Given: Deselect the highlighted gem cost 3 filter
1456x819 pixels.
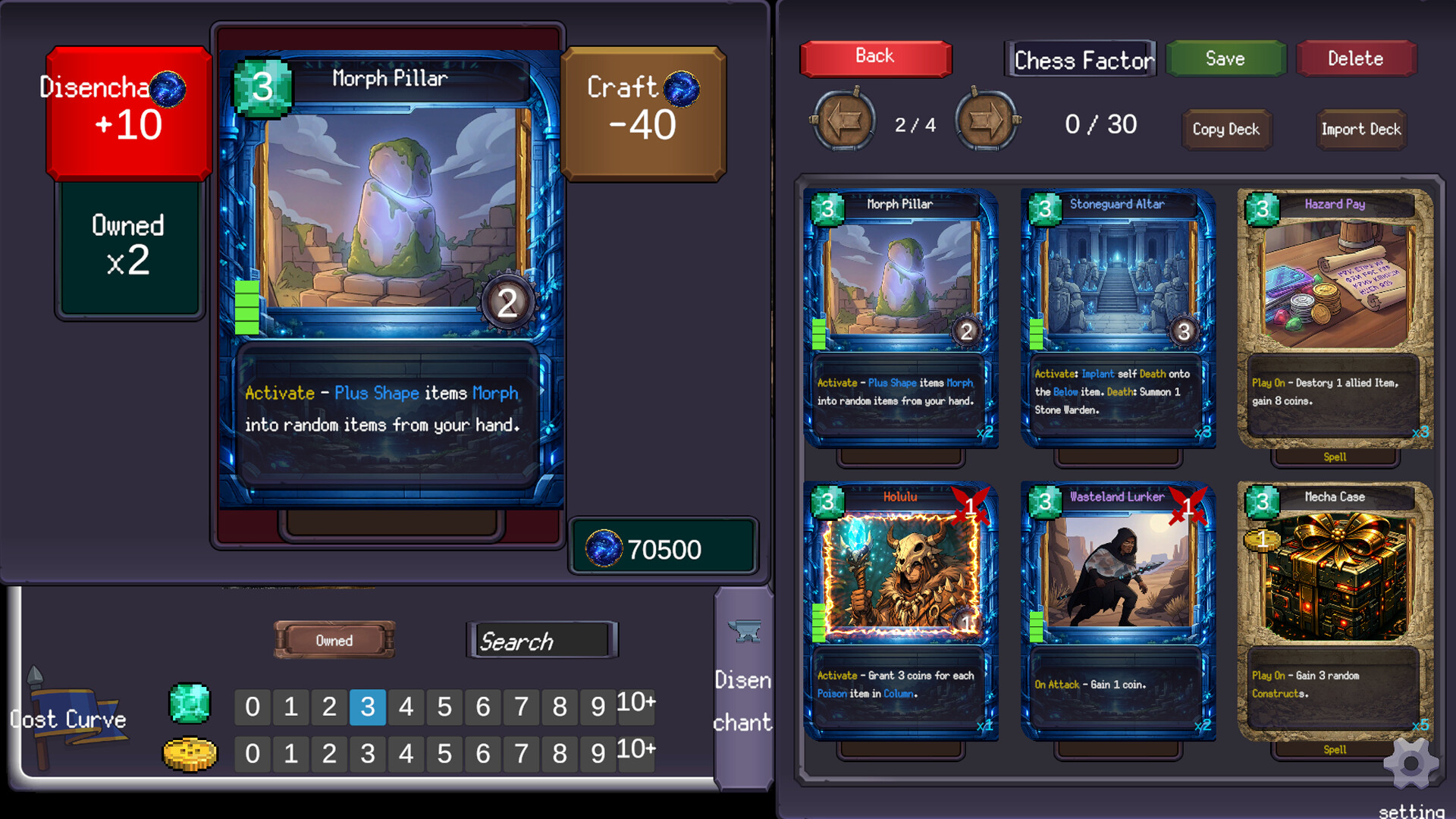Looking at the screenshot, I should point(367,707).
